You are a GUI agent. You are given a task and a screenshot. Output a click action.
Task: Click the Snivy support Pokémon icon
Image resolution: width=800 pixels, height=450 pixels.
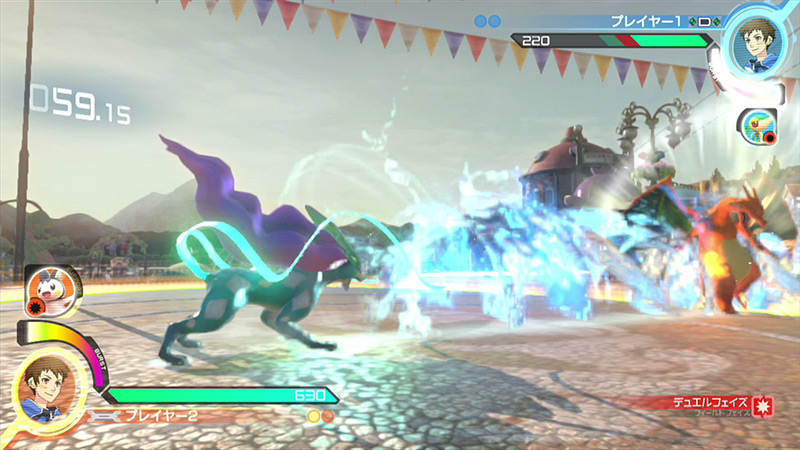(x=760, y=127)
